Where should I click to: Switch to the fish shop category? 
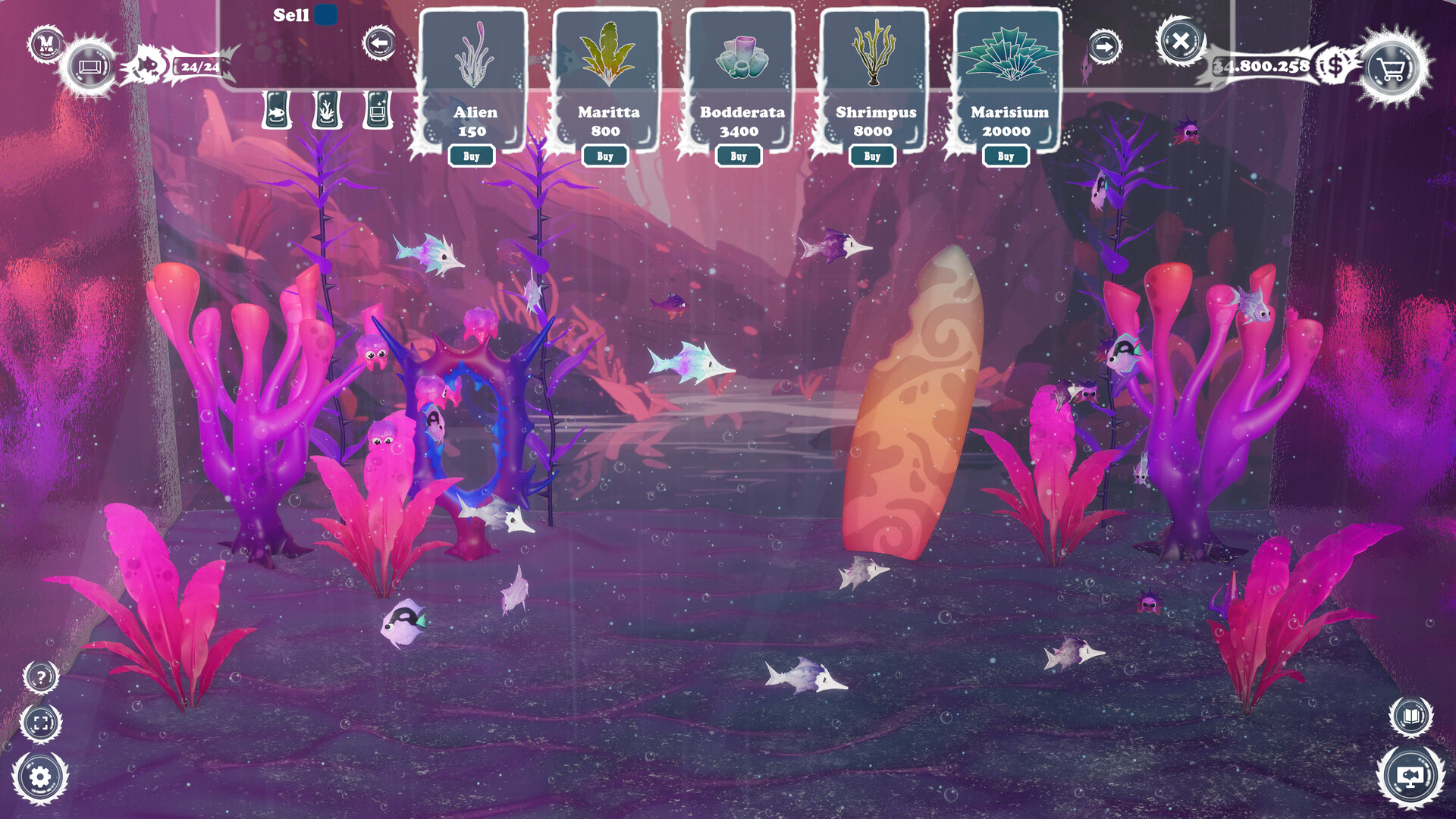pos(277,111)
